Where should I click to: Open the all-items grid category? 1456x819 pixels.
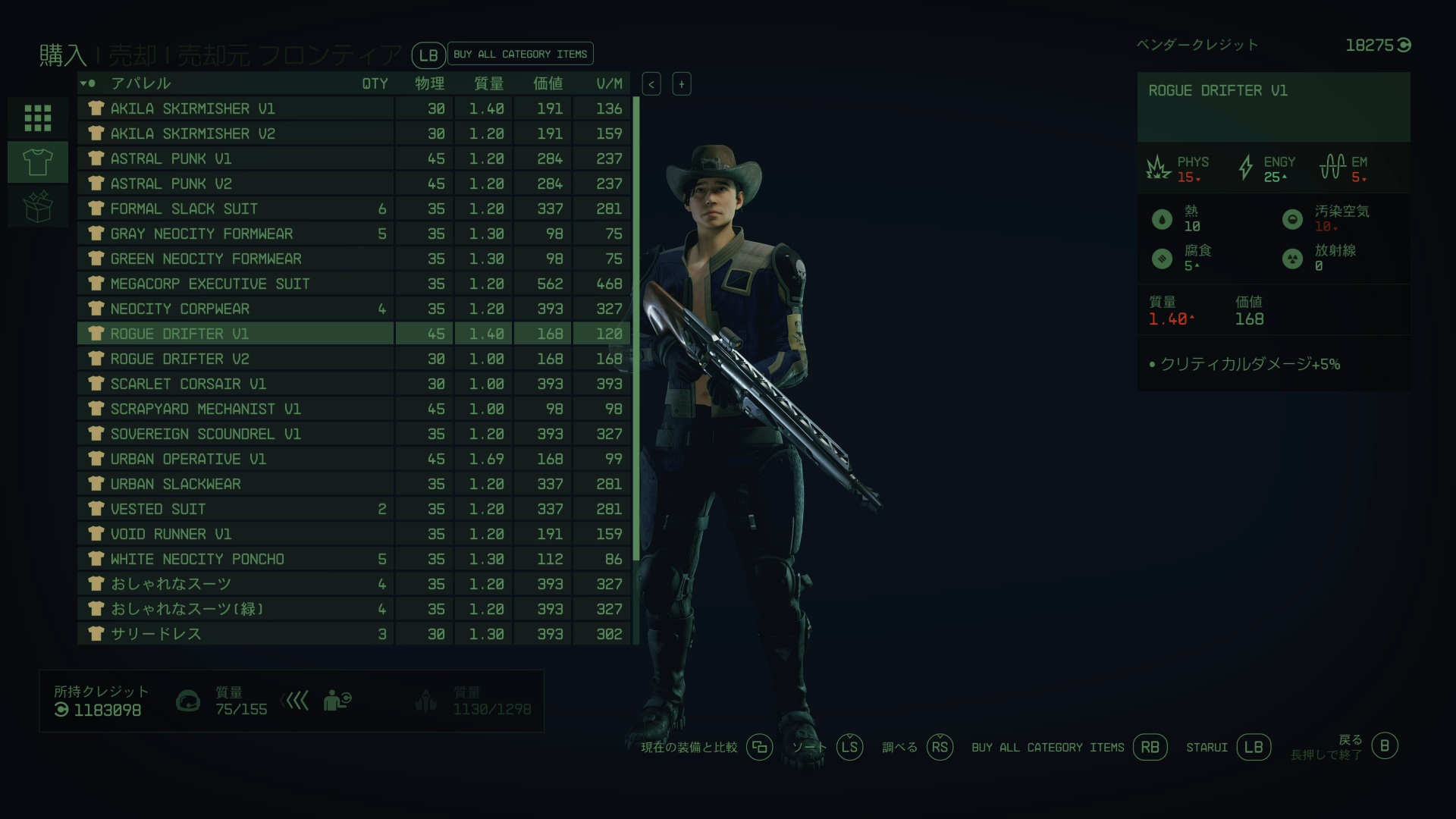coord(38,118)
